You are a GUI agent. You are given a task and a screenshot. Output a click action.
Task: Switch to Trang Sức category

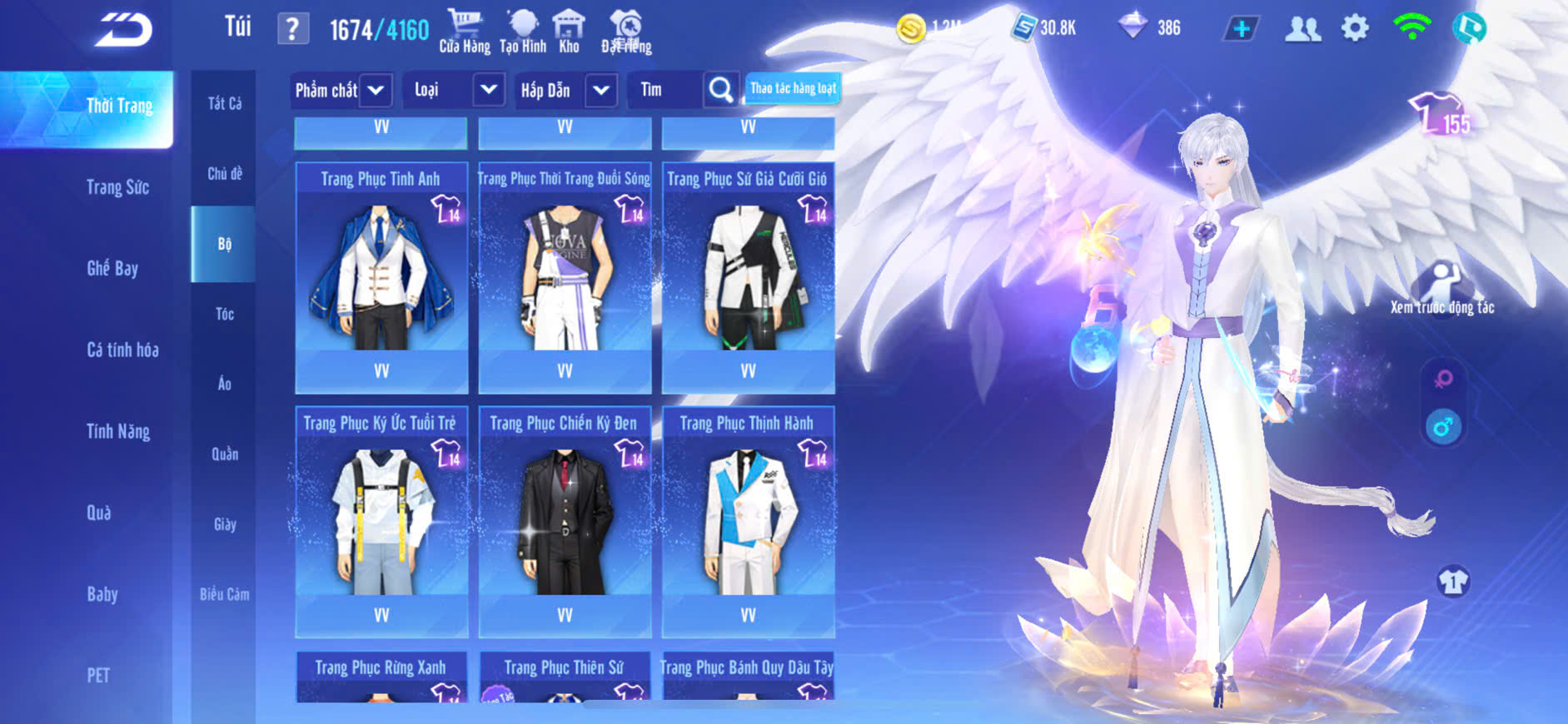(117, 187)
